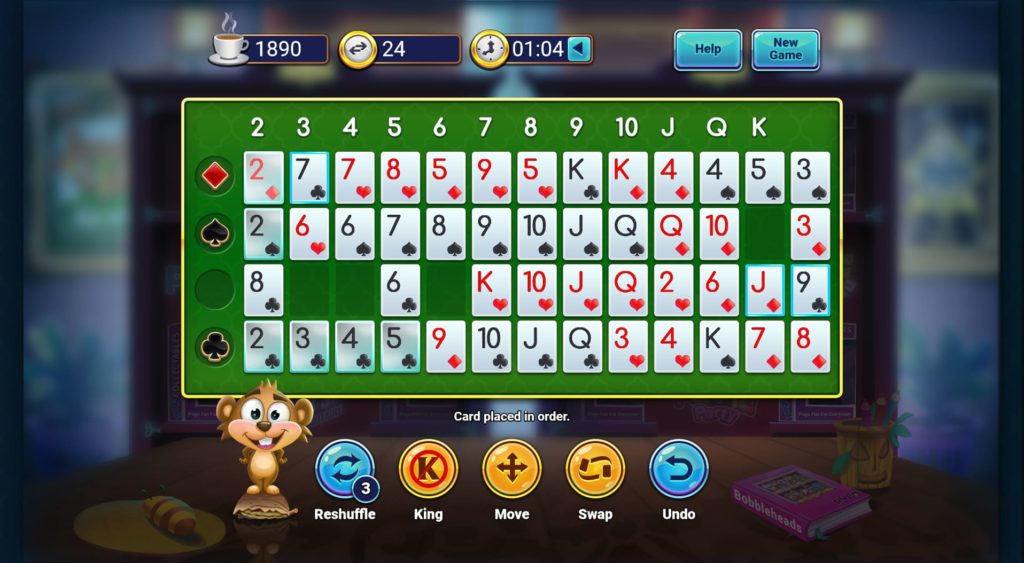1024x563 pixels.
Task: Pick the nine of clubs card
Action: 810,290
